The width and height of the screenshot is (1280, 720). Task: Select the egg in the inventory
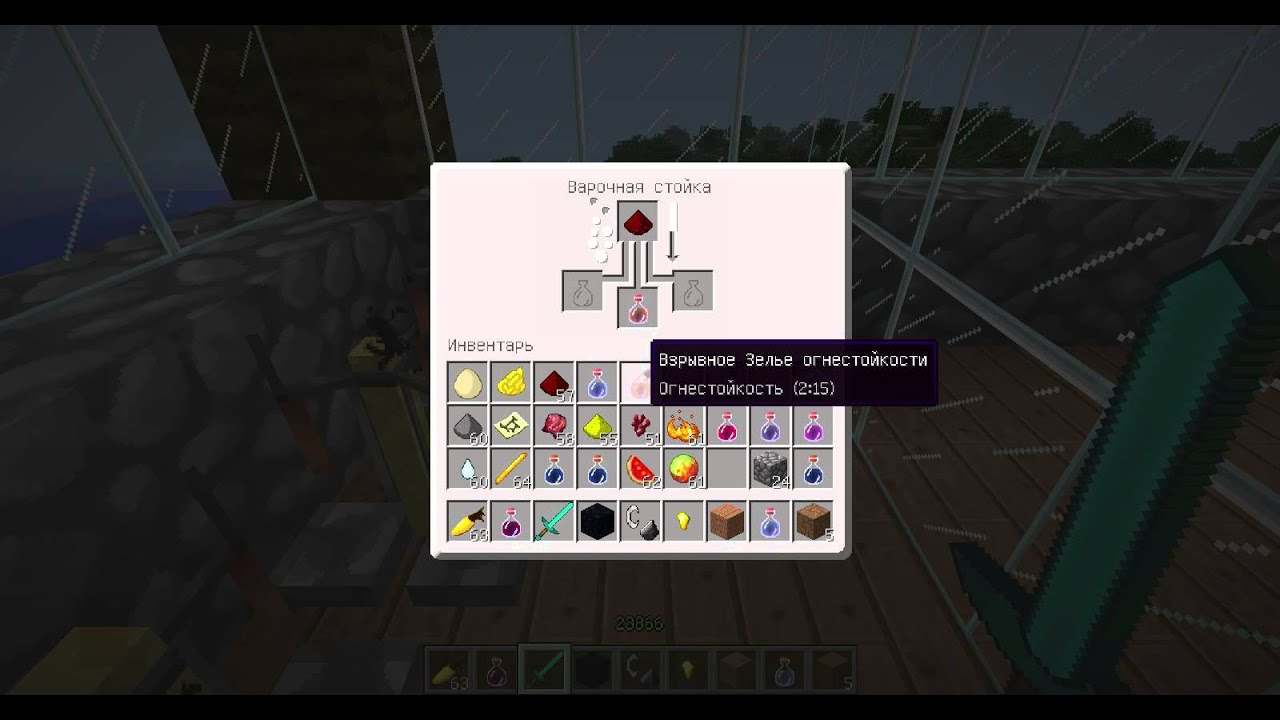tap(467, 382)
